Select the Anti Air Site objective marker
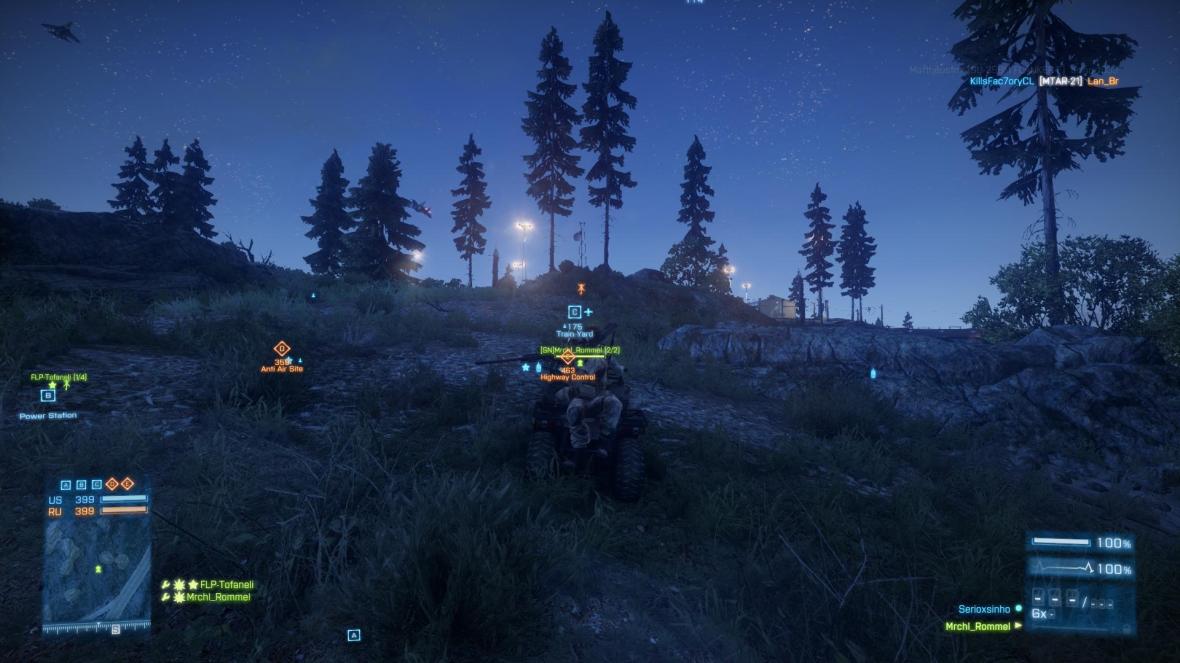1180x663 pixels. coord(282,349)
